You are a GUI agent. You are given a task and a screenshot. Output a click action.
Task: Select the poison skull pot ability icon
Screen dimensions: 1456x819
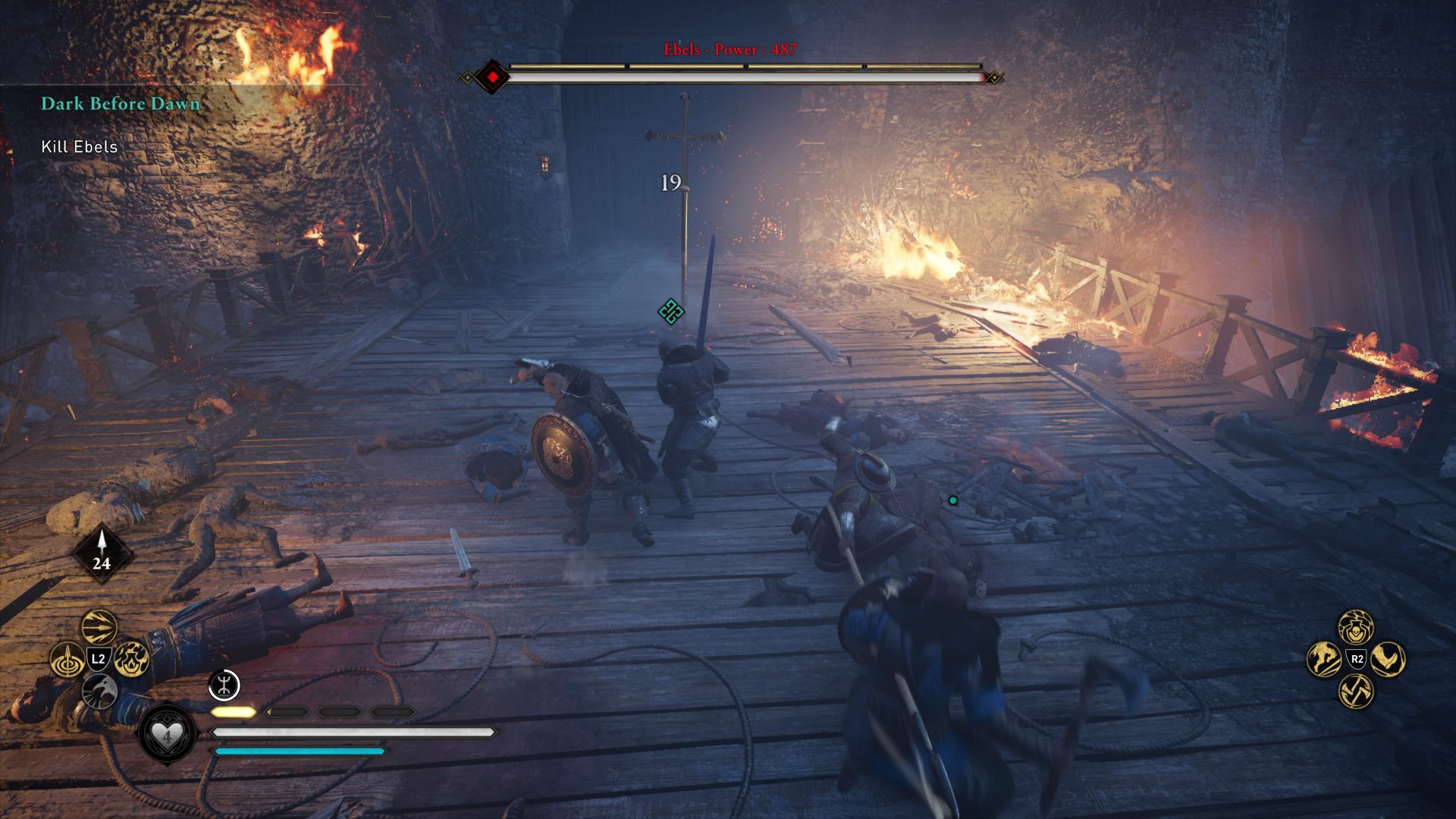pyautogui.click(x=1355, y=627)
